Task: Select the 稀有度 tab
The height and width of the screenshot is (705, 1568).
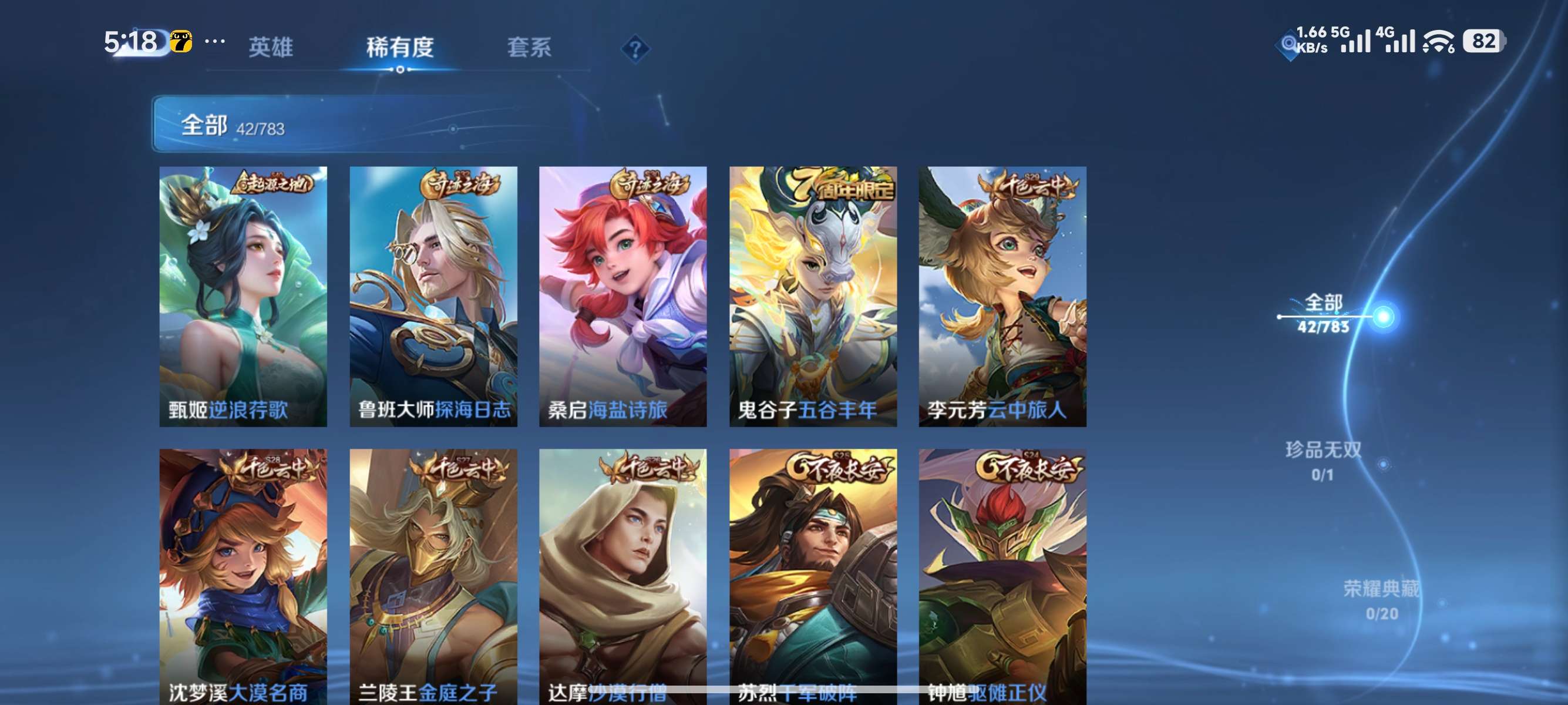Action: pos(400,47)
